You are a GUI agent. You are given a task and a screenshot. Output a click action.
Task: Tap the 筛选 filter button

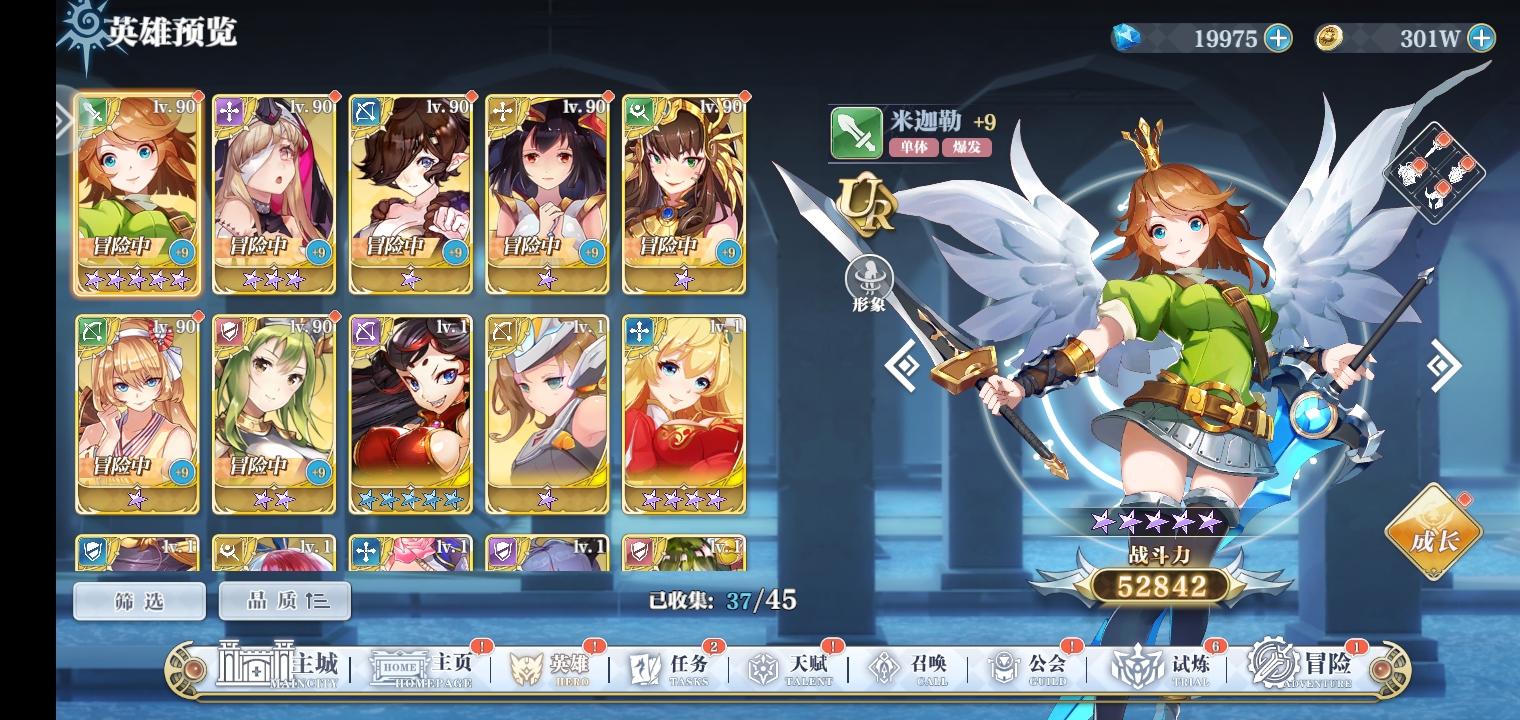(138, 600)
